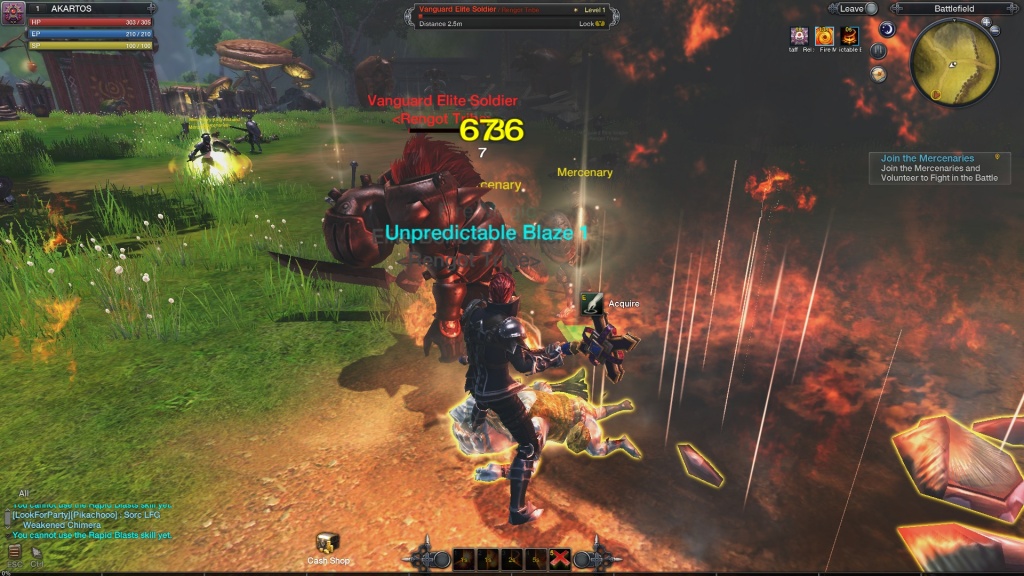Select the All chat tab
This screenshot has width=1024, height=576.
(24, 493)
